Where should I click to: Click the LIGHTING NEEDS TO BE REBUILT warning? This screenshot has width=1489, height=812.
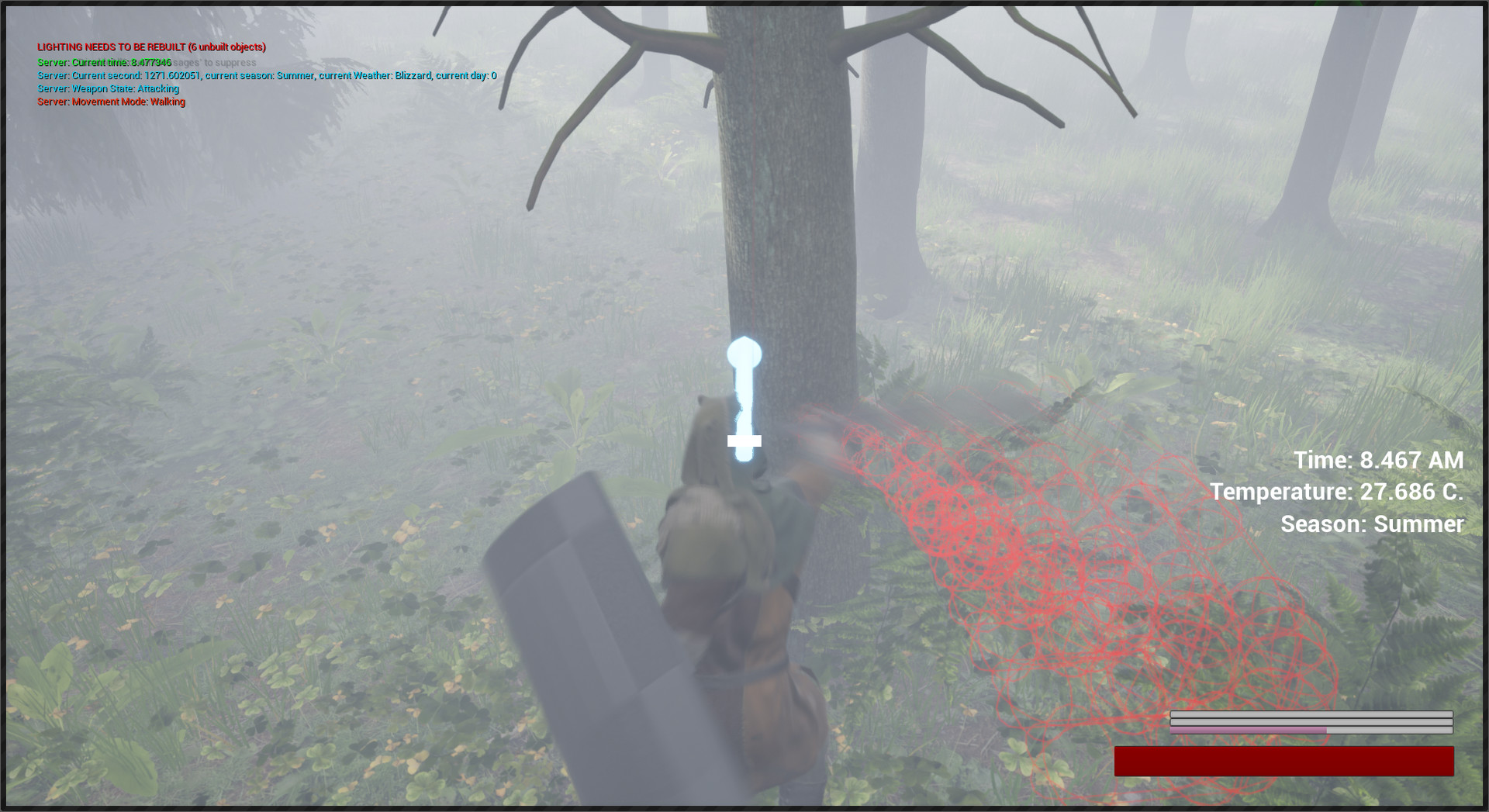click(x=151, y=47)
